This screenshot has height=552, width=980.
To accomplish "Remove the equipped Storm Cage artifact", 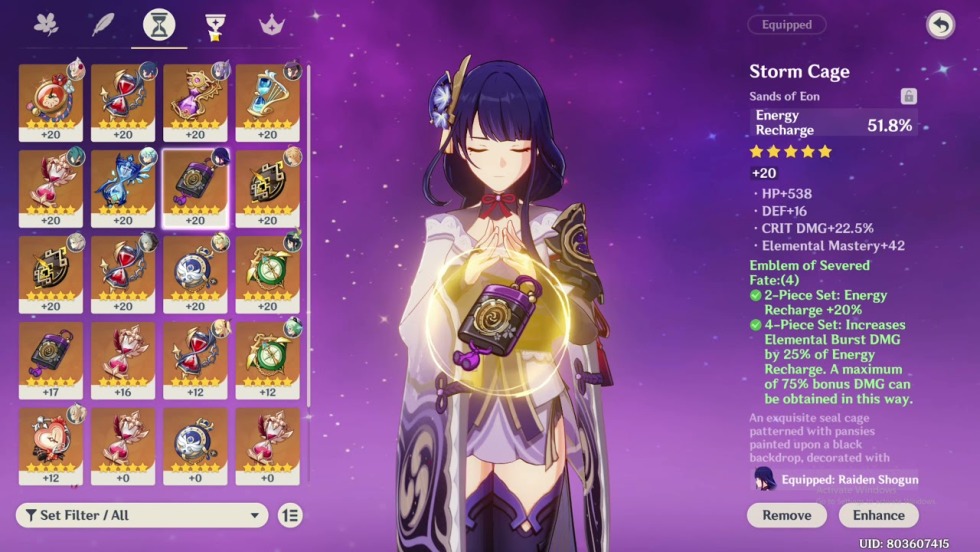I will (x=786, y=515).
